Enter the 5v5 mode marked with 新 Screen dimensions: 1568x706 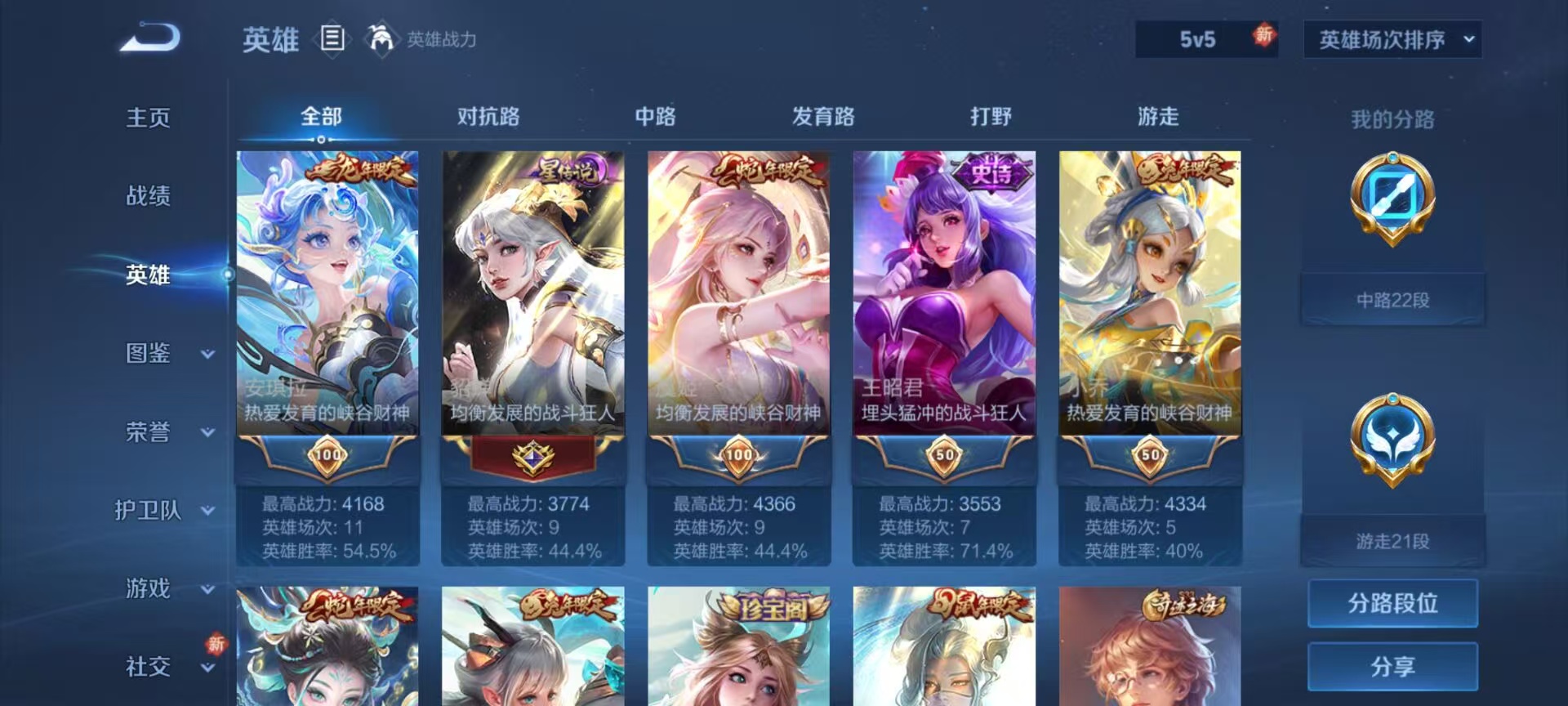coord(1206,38)
